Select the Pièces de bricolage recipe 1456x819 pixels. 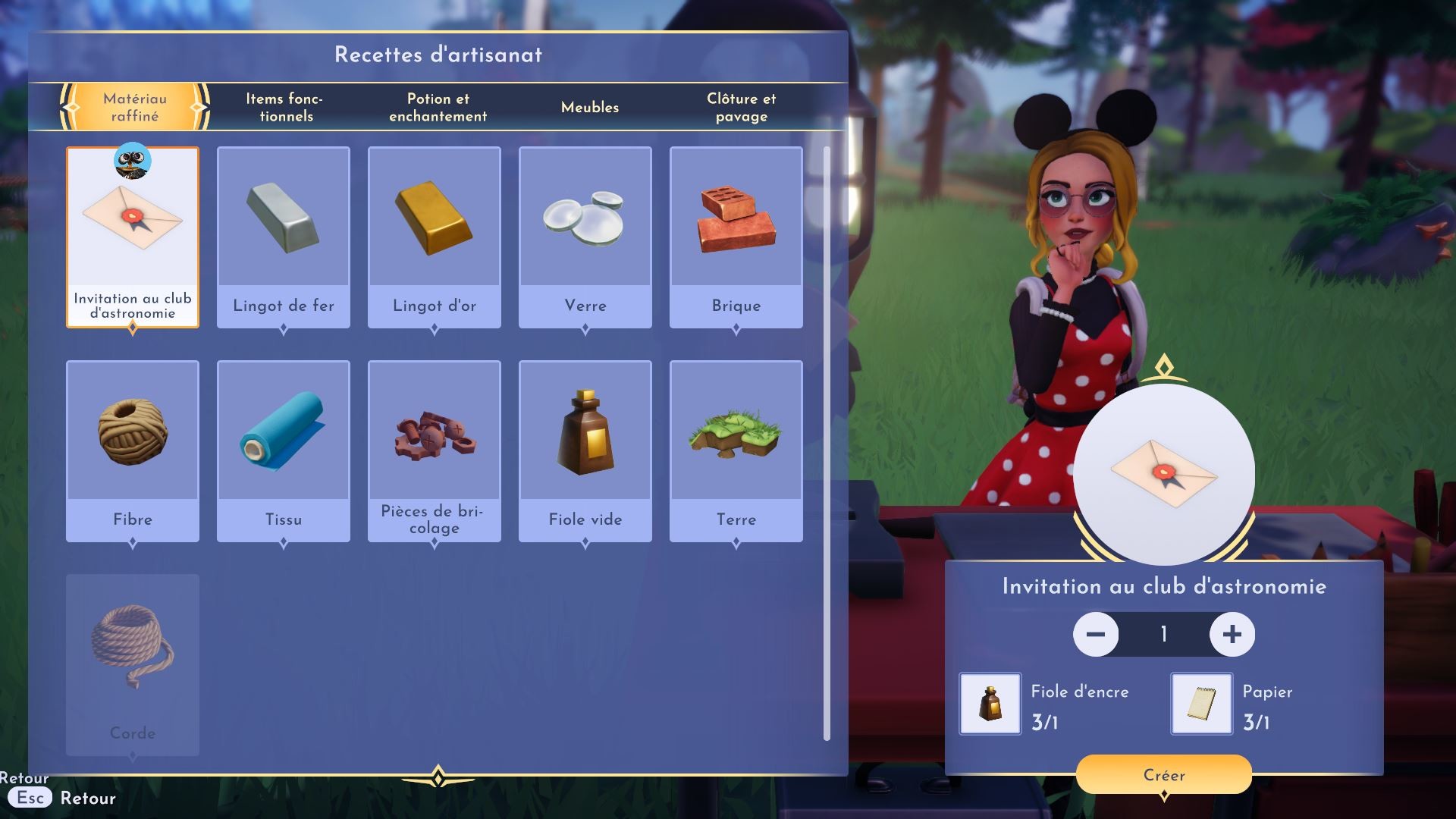coord(435,450)
